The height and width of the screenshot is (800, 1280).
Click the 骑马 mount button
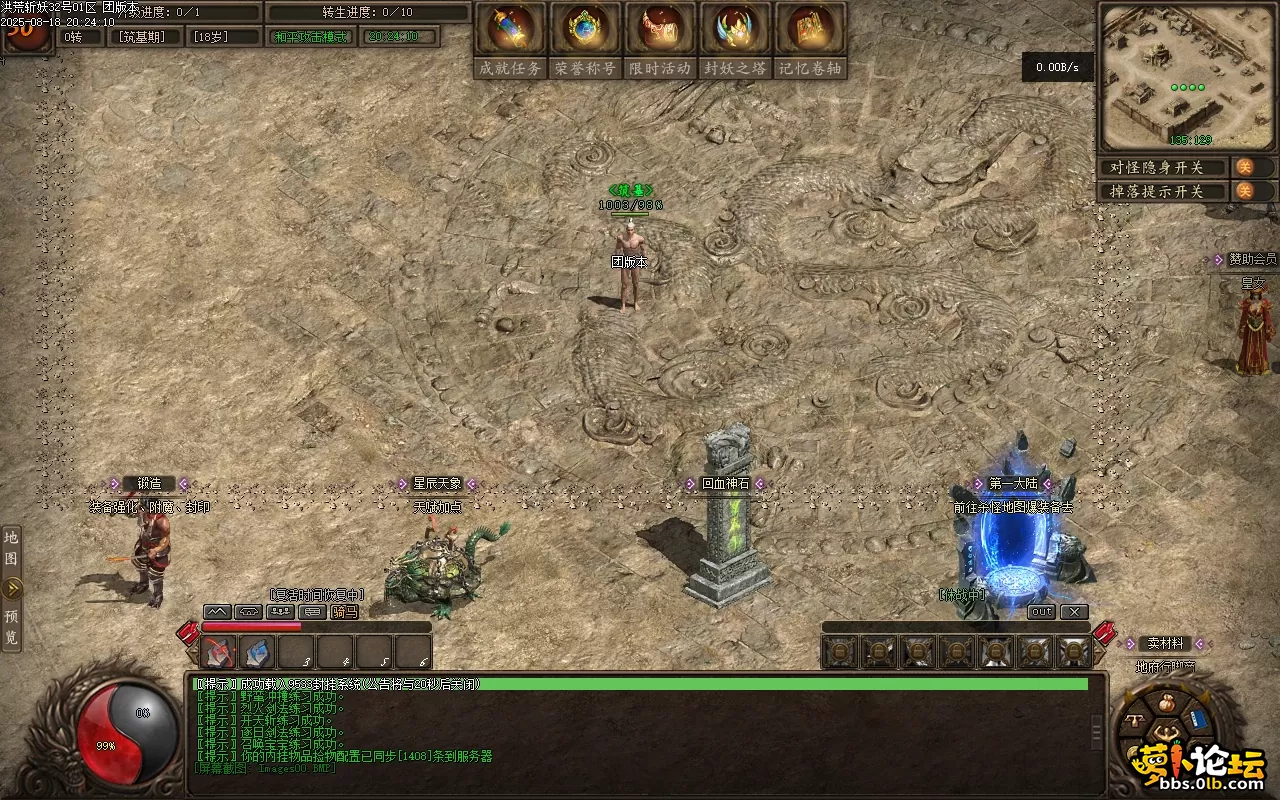coord(345,612)
